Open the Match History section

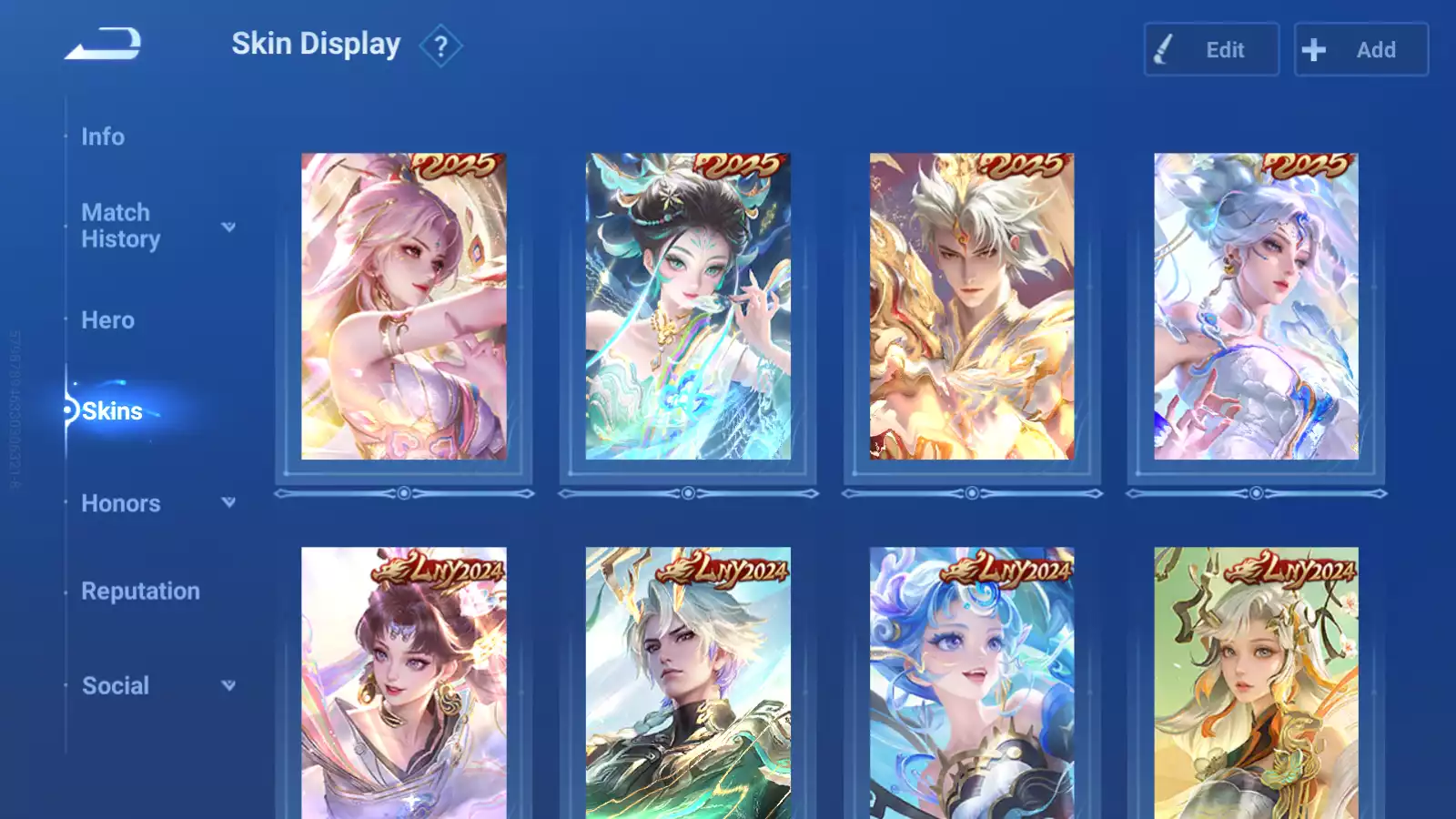[x=120, y=226]
